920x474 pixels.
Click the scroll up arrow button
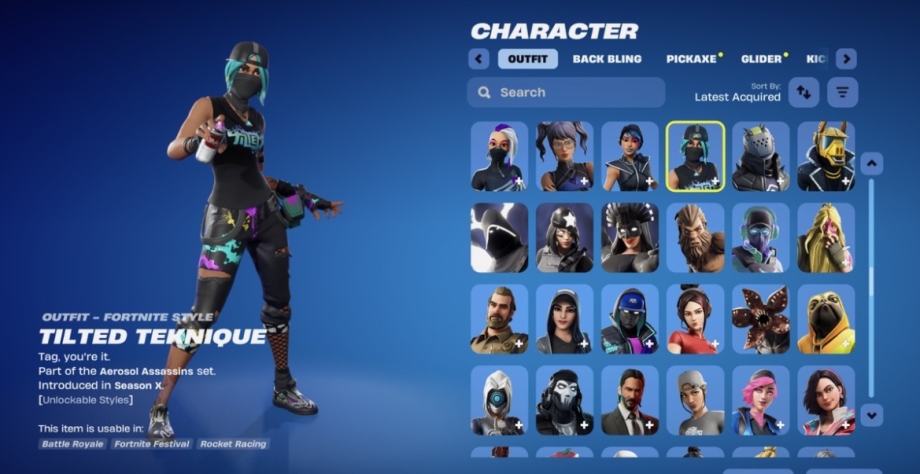pyautogui.click(x=872, y=163)
